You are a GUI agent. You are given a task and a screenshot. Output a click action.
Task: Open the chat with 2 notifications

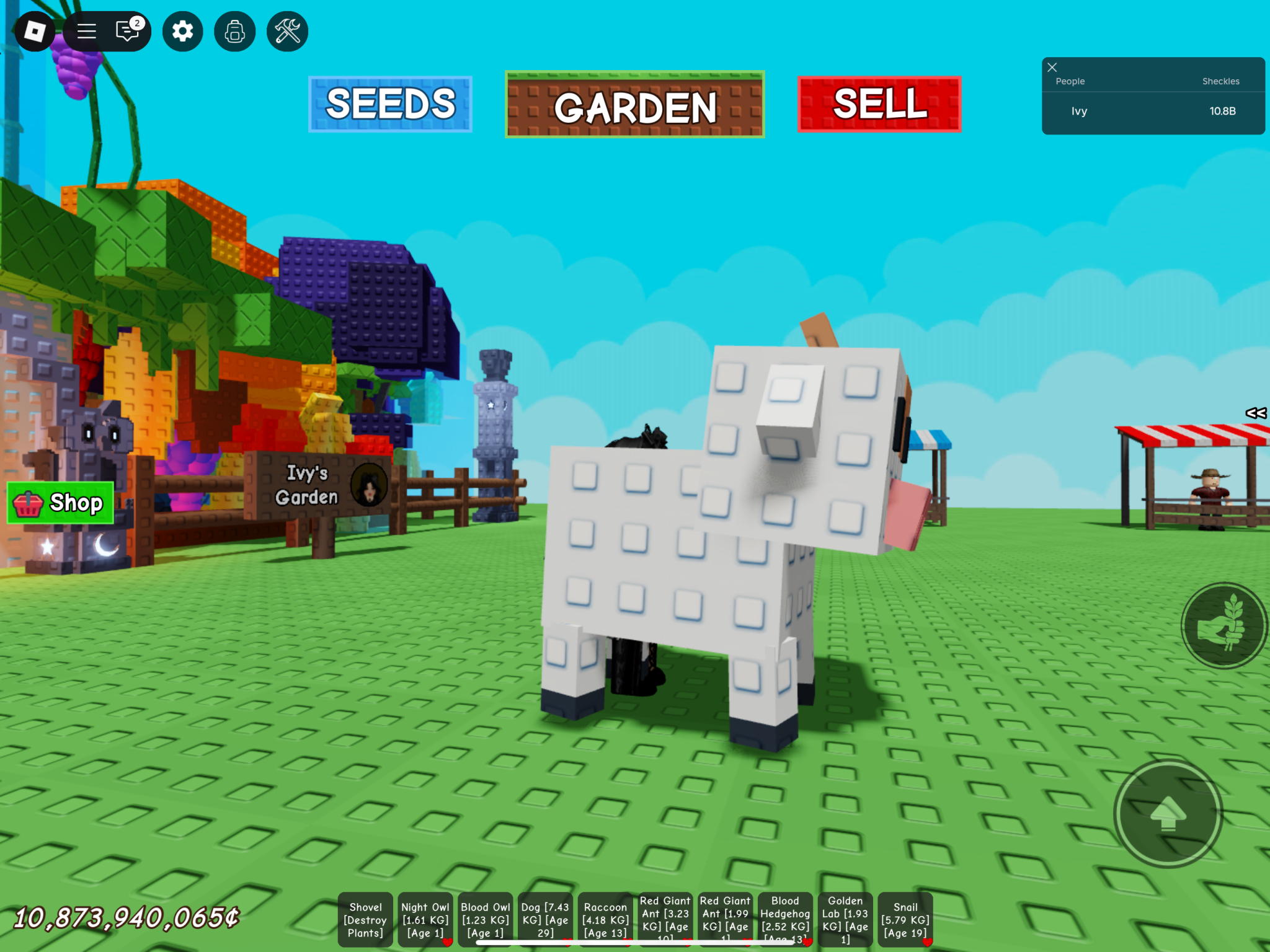(128, 31)
